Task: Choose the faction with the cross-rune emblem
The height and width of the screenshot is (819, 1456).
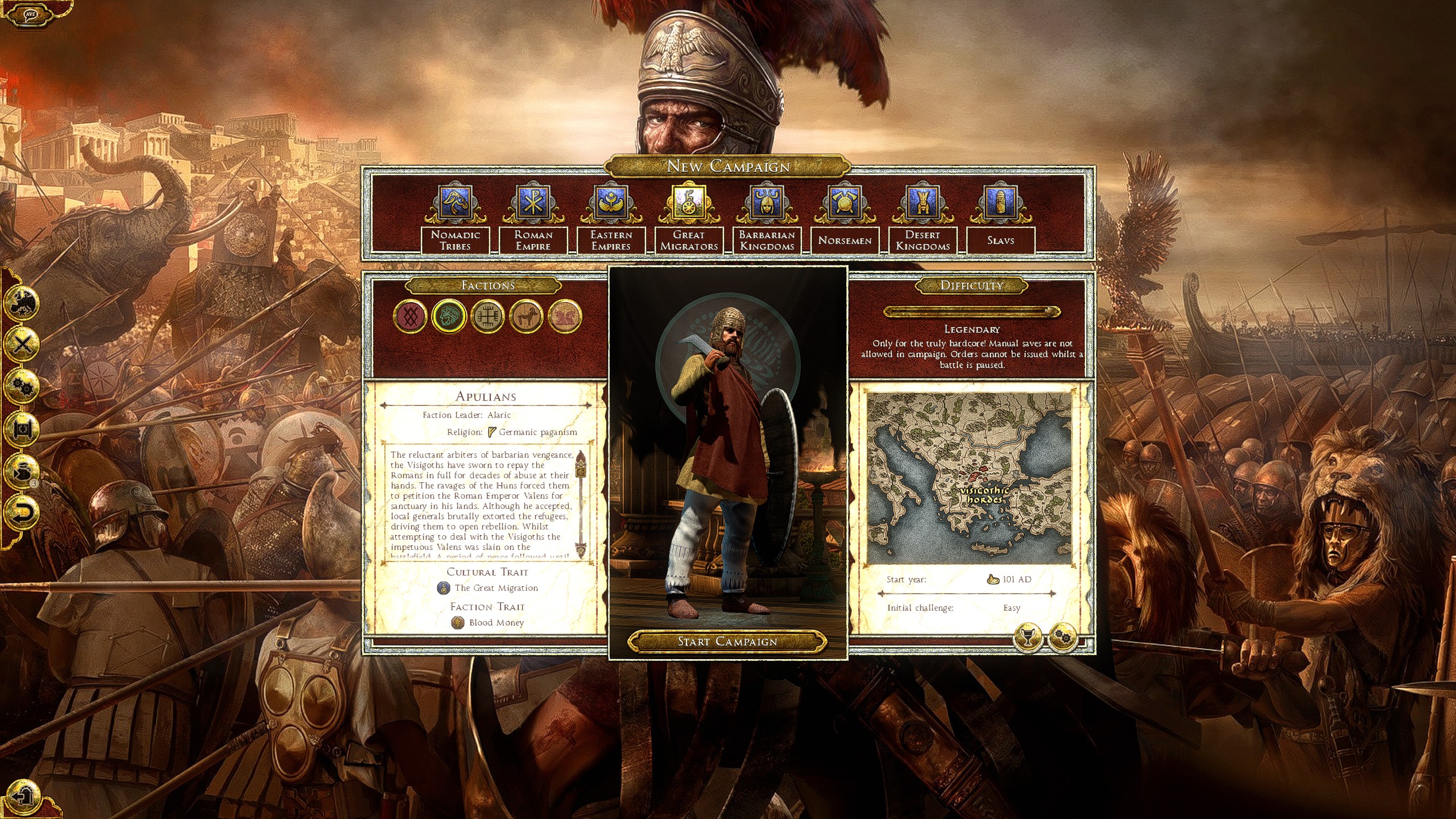Action: (x=487, y=316)
